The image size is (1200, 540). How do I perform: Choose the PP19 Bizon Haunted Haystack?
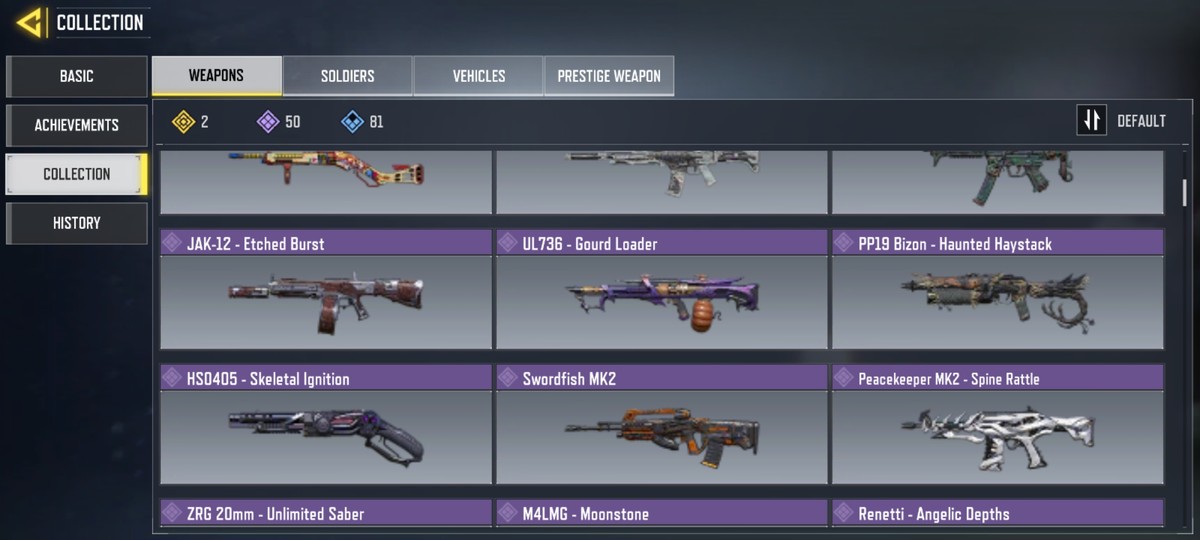997,290
